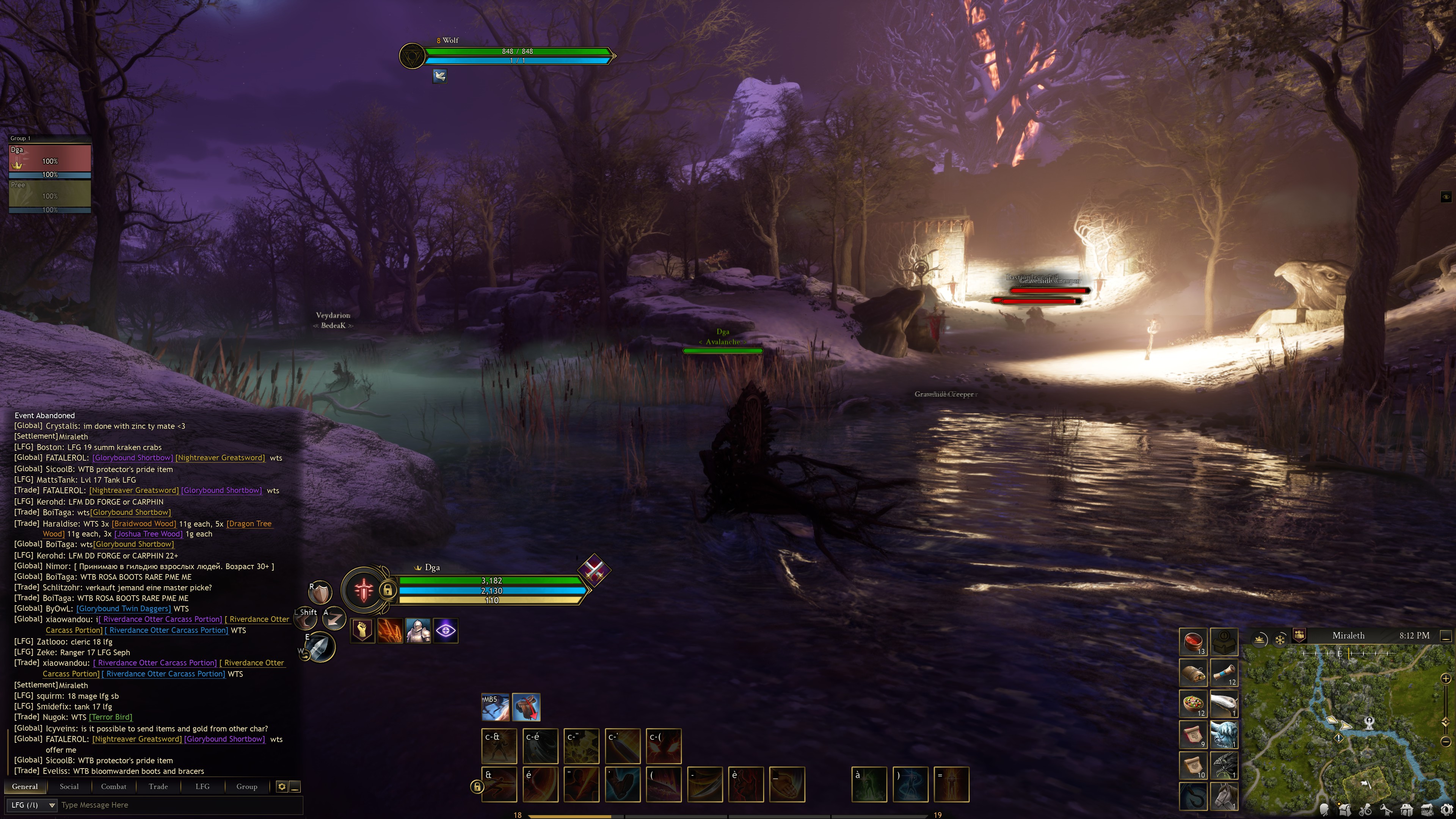Select the grey horse mount slot
Image resolution: width=1456 pixels, height=819 pixels.
pos(1224,796)
